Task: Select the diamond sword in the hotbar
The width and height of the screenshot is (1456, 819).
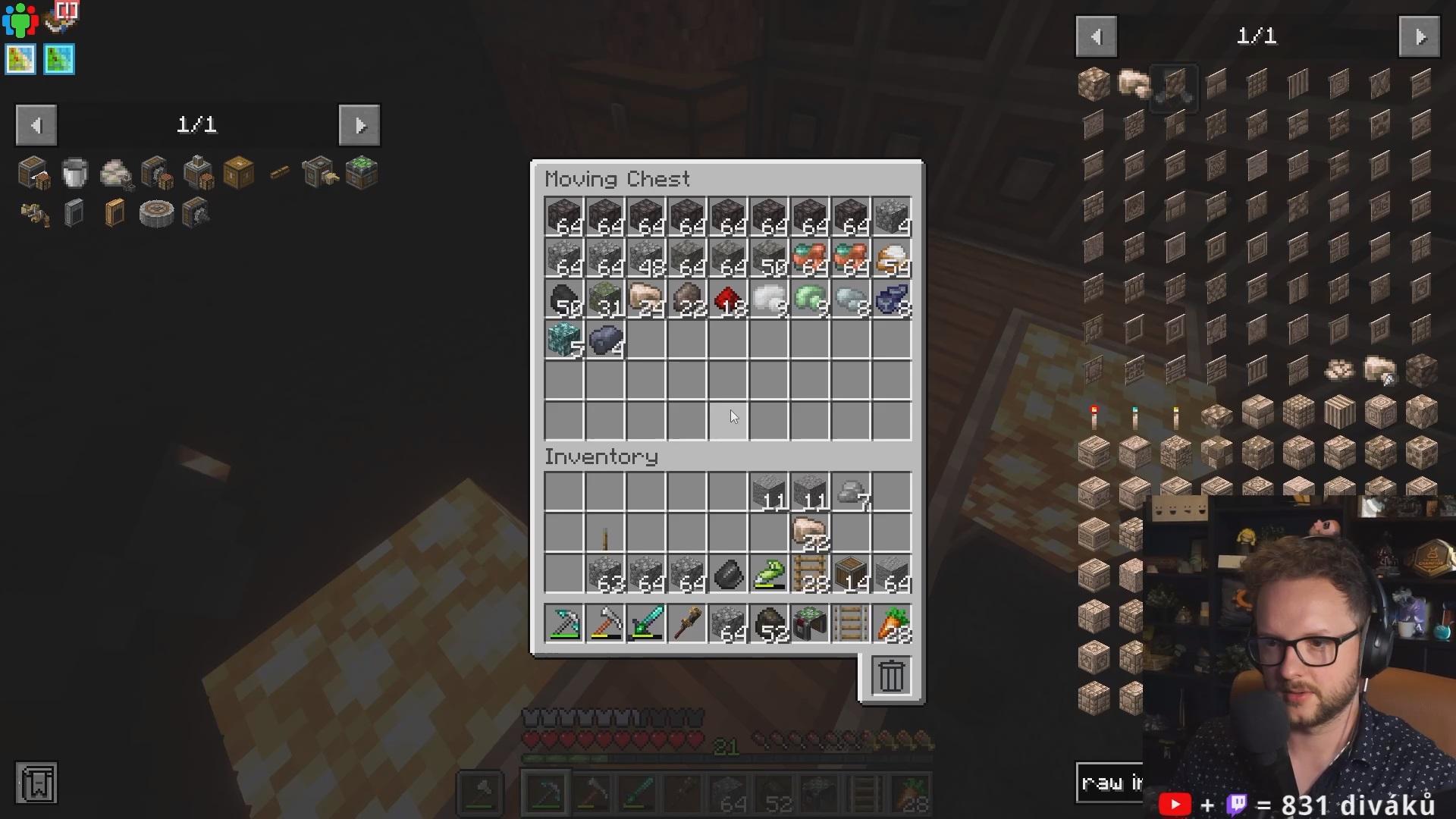Action: click(x=646, y=623)
